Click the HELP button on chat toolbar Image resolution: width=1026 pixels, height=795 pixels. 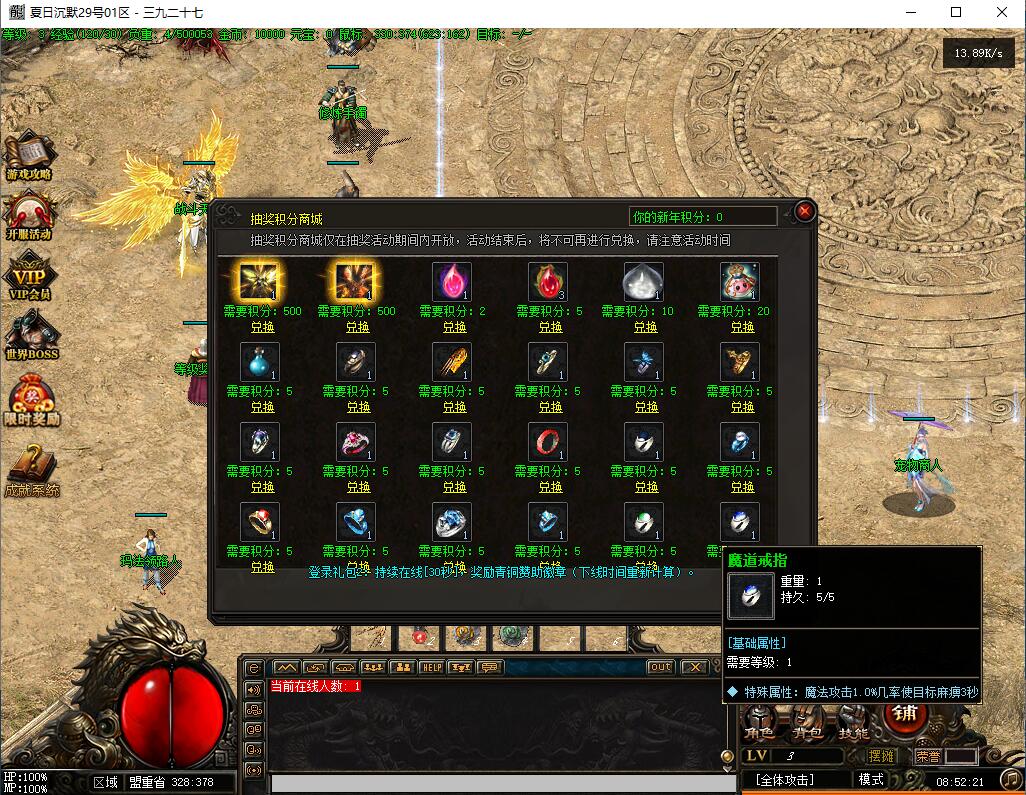431,667
